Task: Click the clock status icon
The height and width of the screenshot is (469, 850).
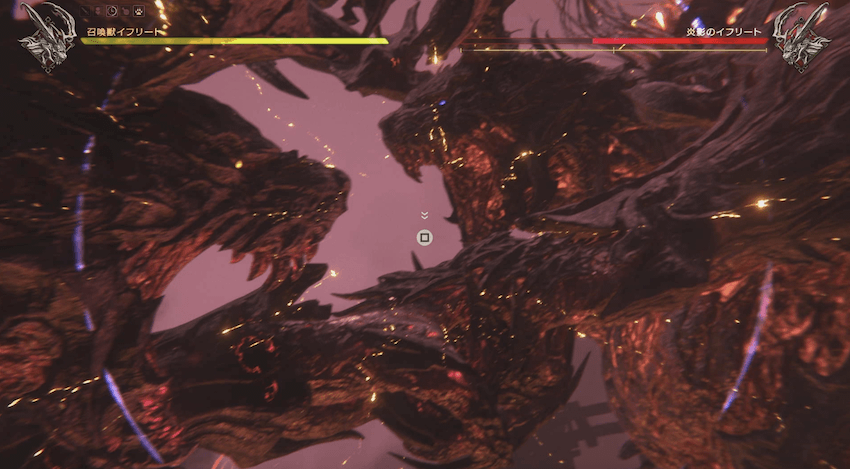Action: 113,13
